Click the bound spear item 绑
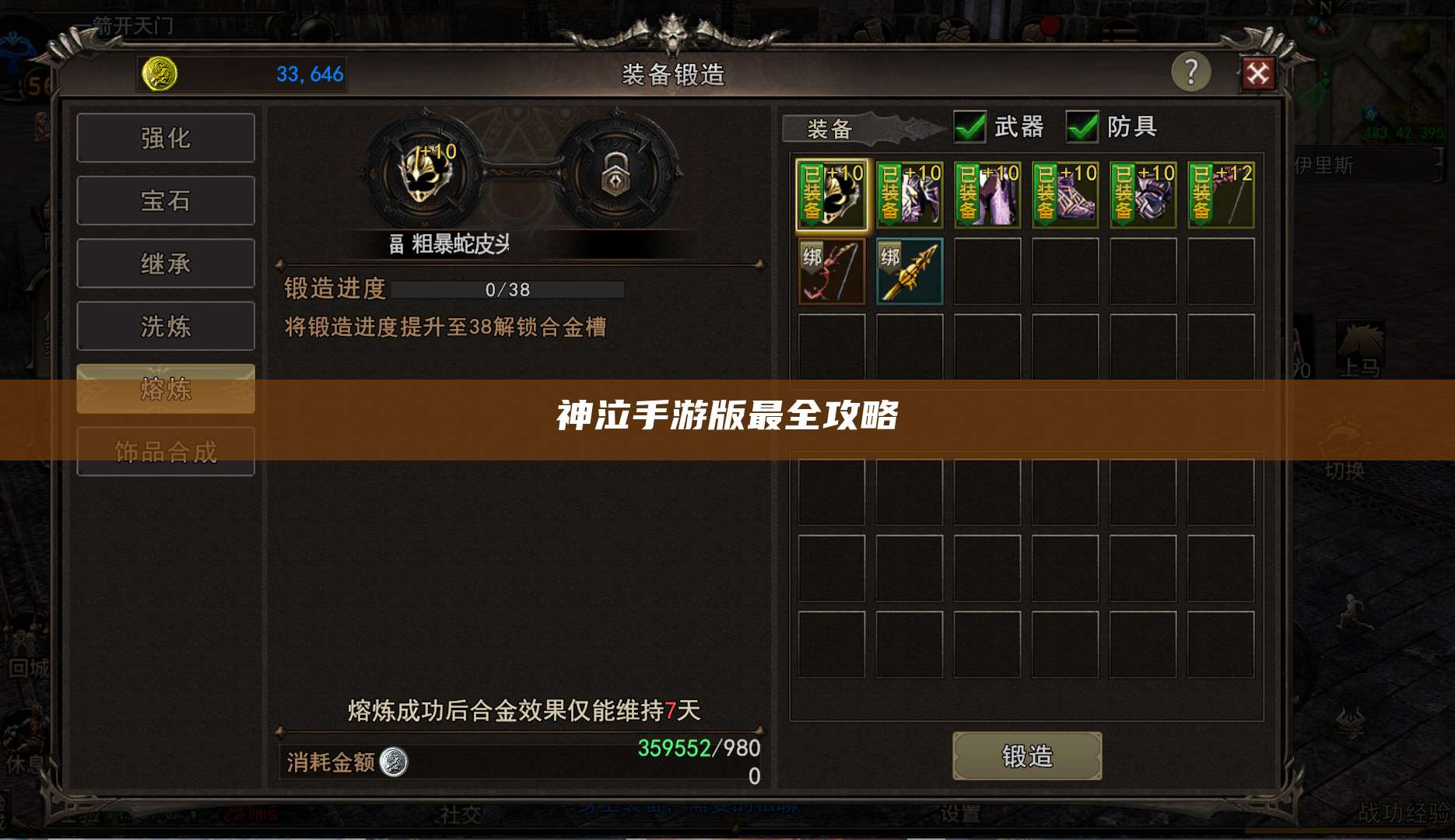Image resolution: width=1455 pixels, height=840 pixels. pyautogui.click(x=909, y=271)
